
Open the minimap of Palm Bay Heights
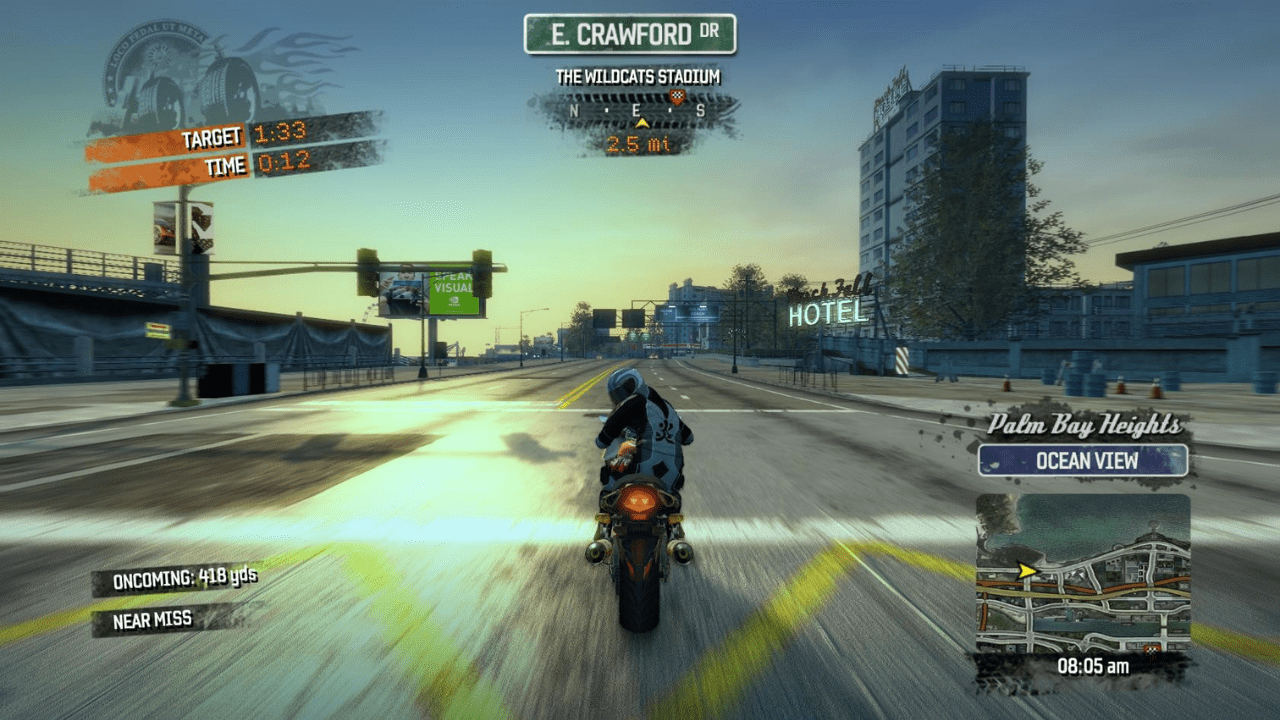[x=1083, y=573]
